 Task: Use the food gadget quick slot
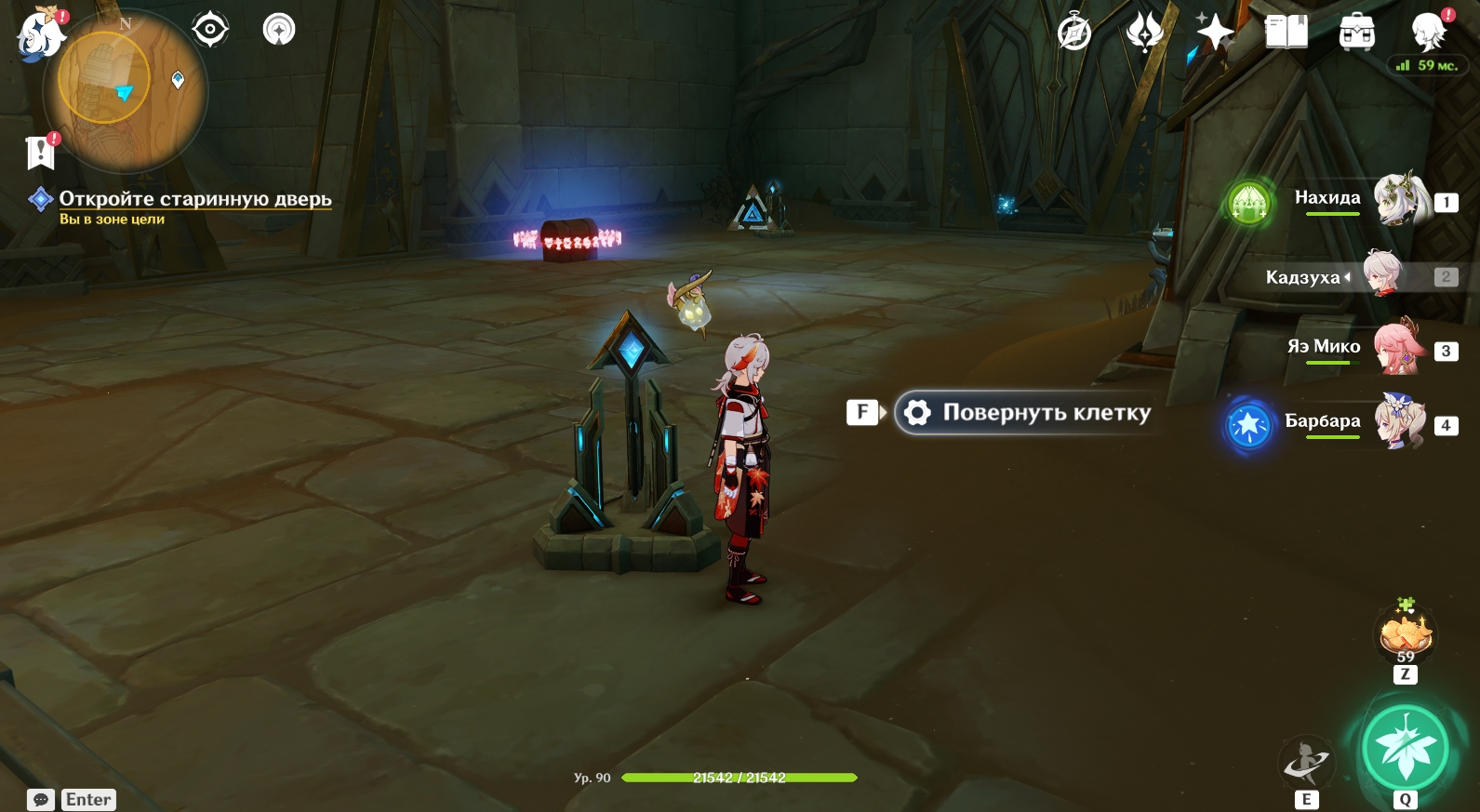[x=1405, y=635]
